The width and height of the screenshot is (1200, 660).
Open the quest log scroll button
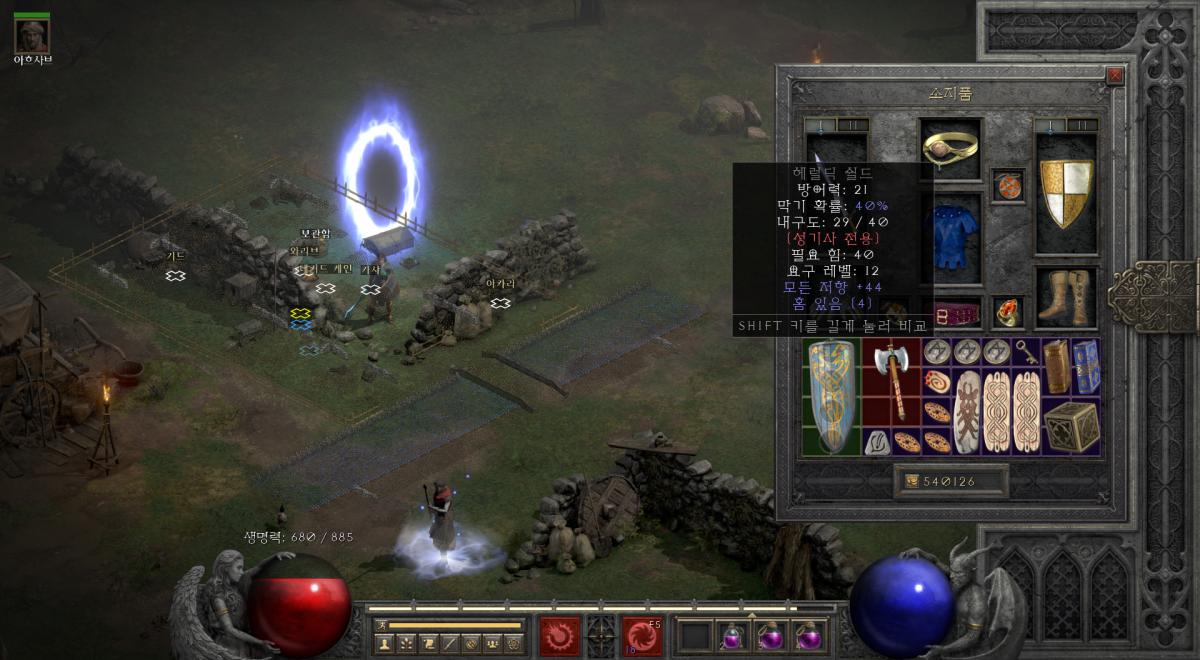coord(427,643)
